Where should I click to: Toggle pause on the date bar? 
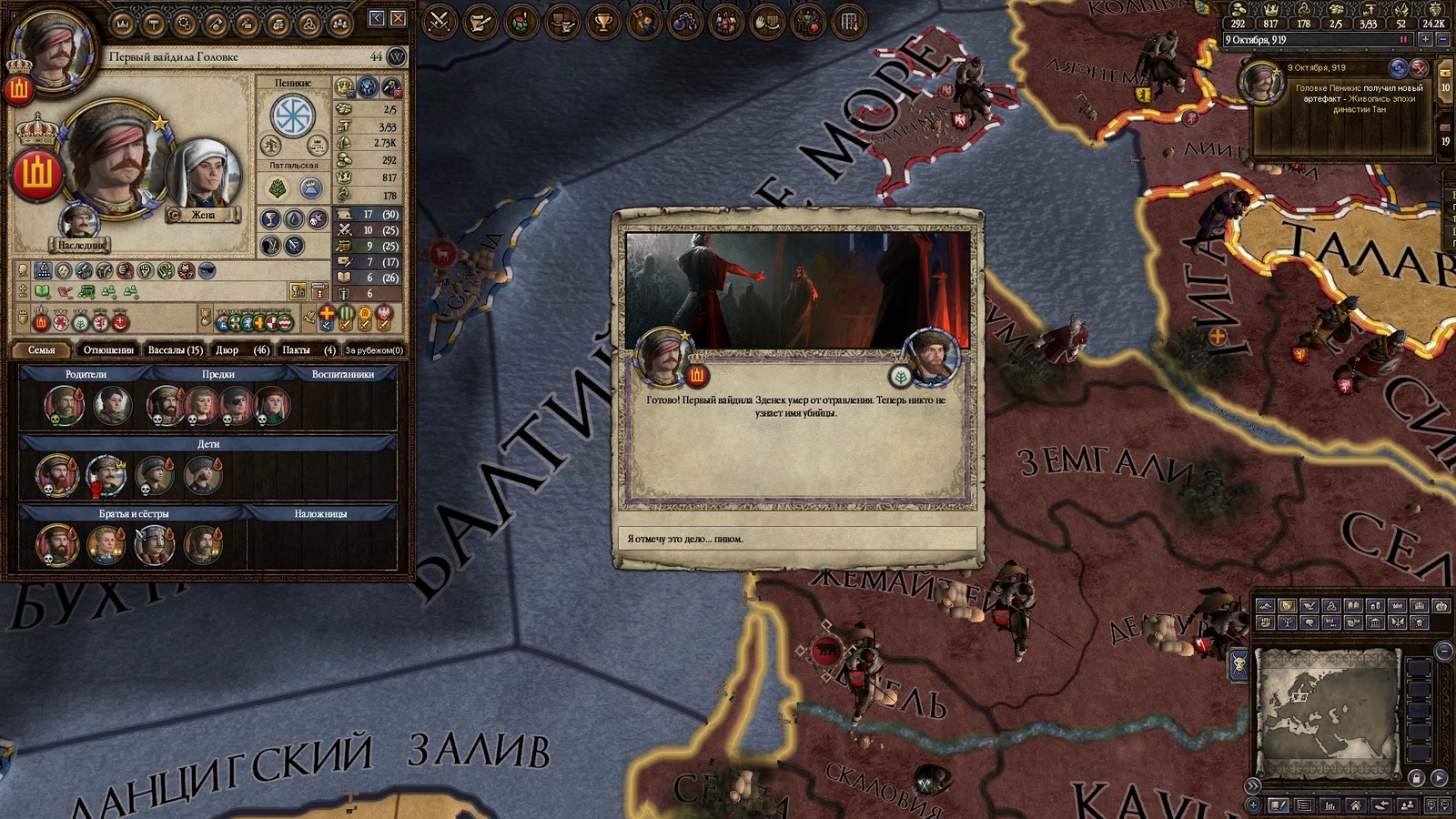(x=1404, y=40)
